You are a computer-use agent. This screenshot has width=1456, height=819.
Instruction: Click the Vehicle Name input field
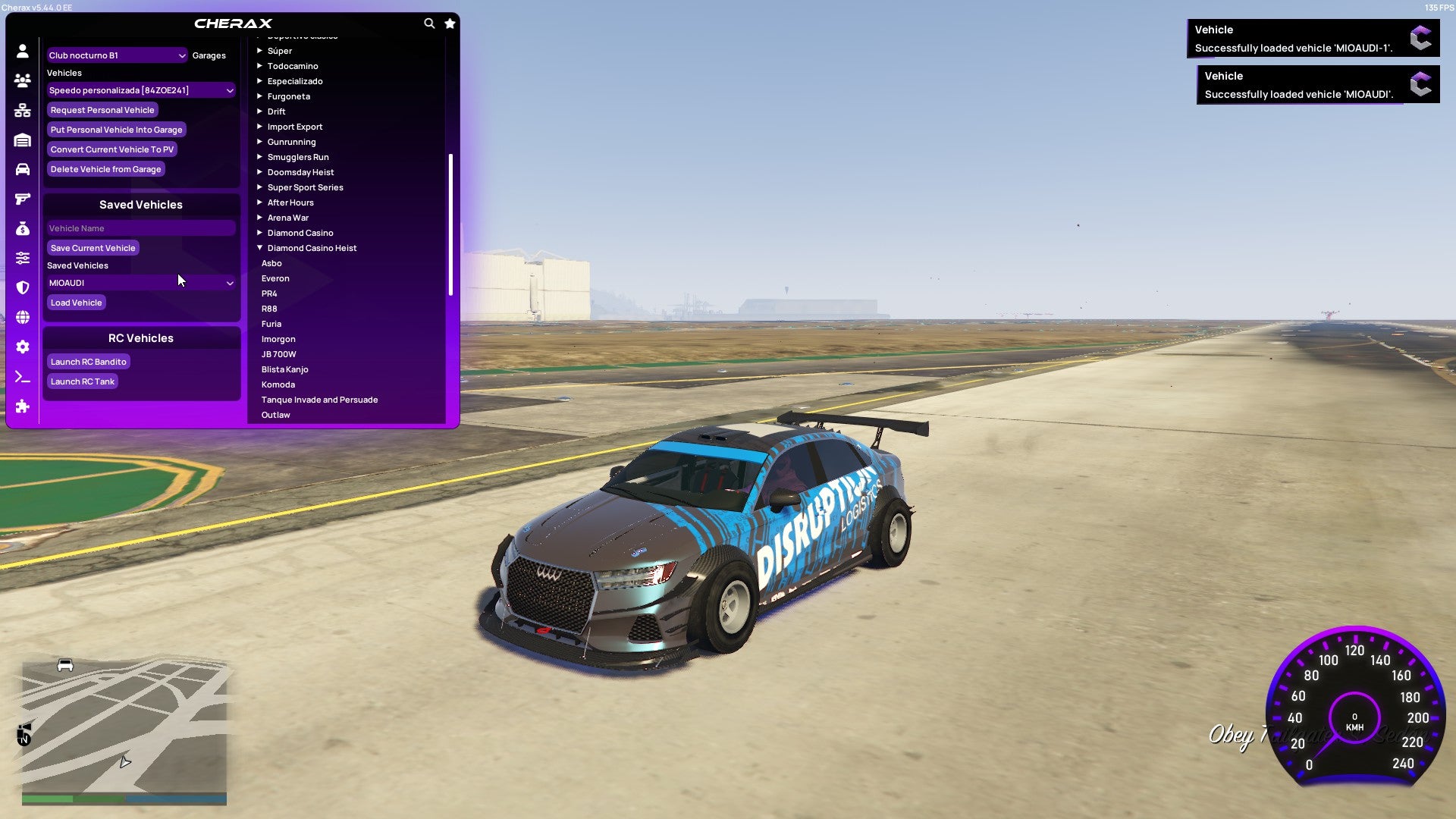(x=140, y=227)
